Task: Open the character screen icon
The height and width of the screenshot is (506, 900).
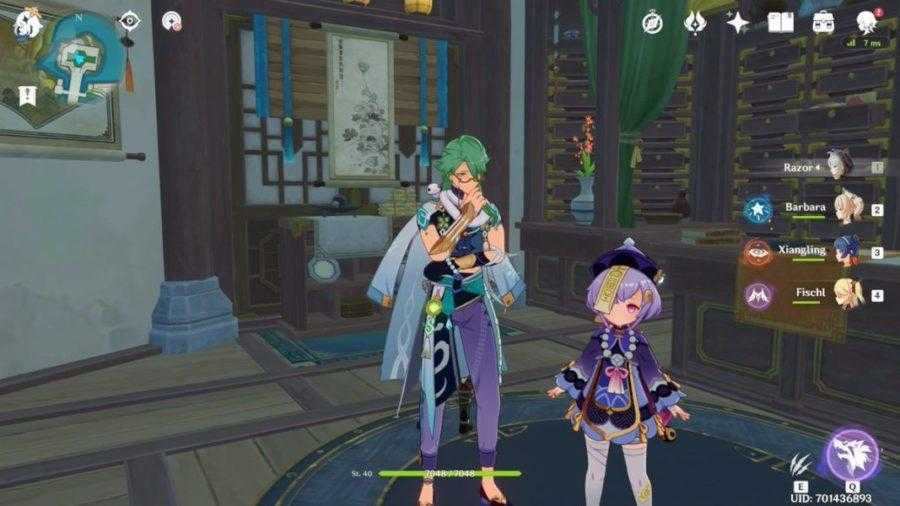Action: point(866,22)
